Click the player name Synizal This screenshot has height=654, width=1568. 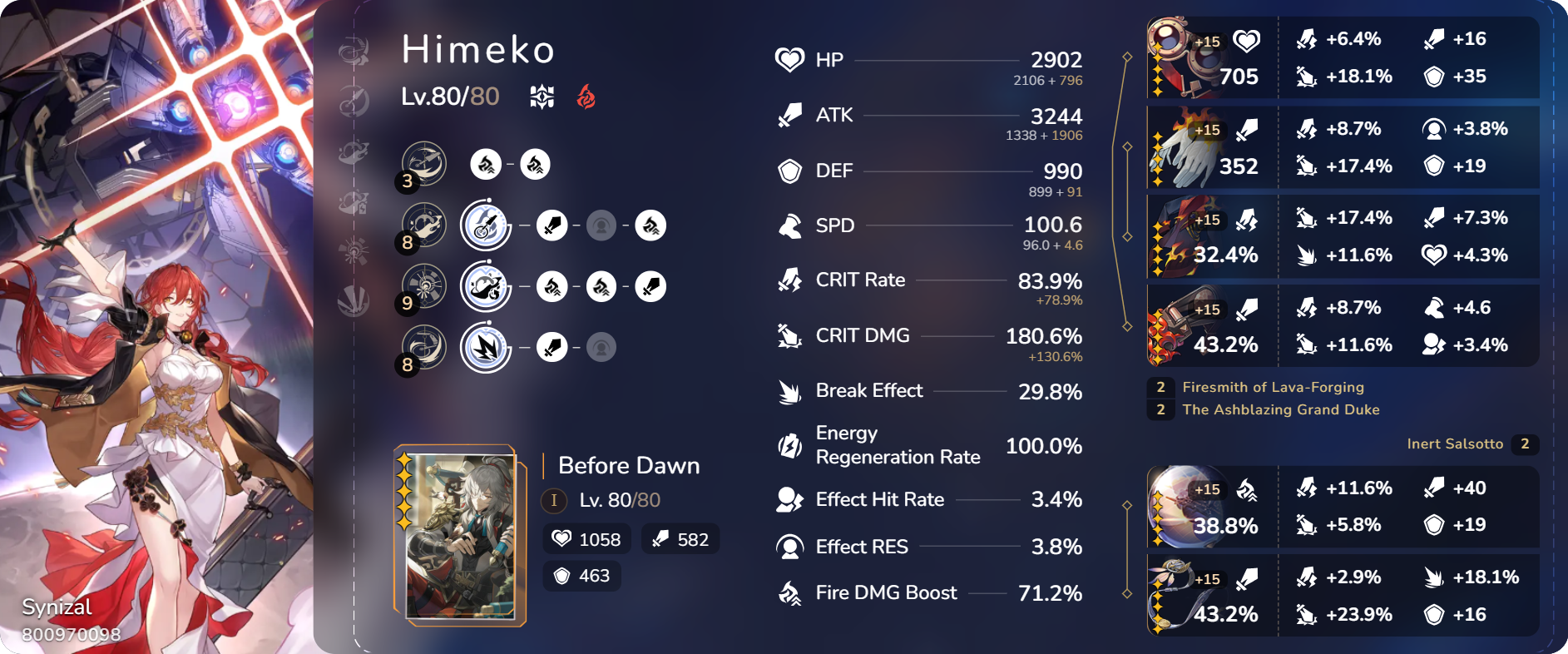[x=57, y=607]
